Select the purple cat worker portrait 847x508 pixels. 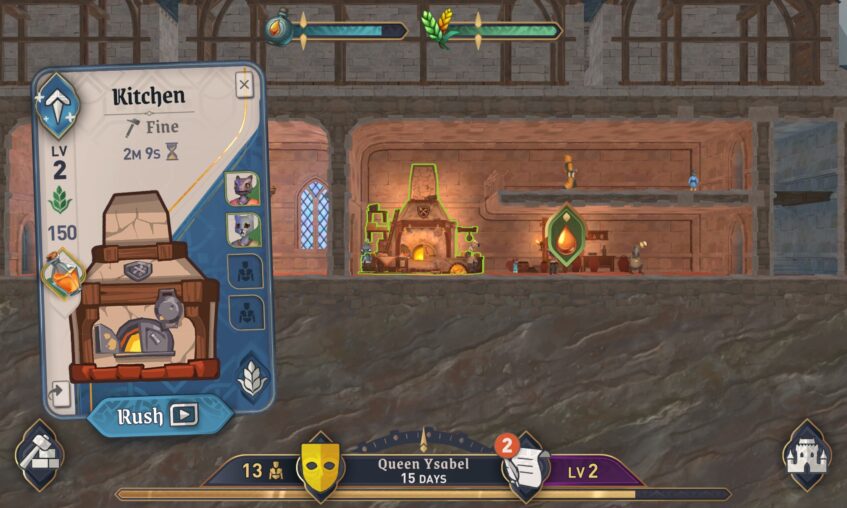click(x=242, y=188)
